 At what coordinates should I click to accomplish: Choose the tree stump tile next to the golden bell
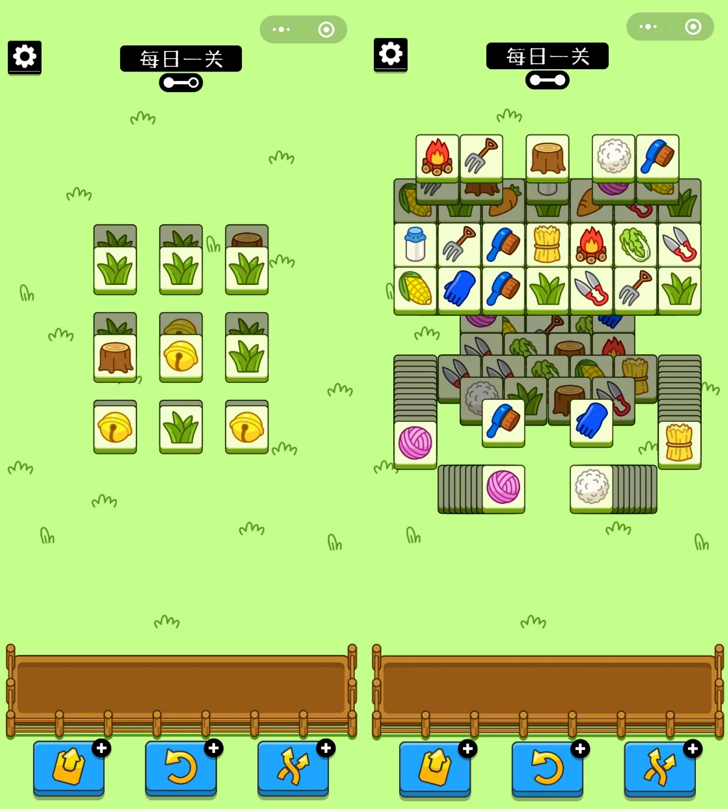tap(115, 358)
